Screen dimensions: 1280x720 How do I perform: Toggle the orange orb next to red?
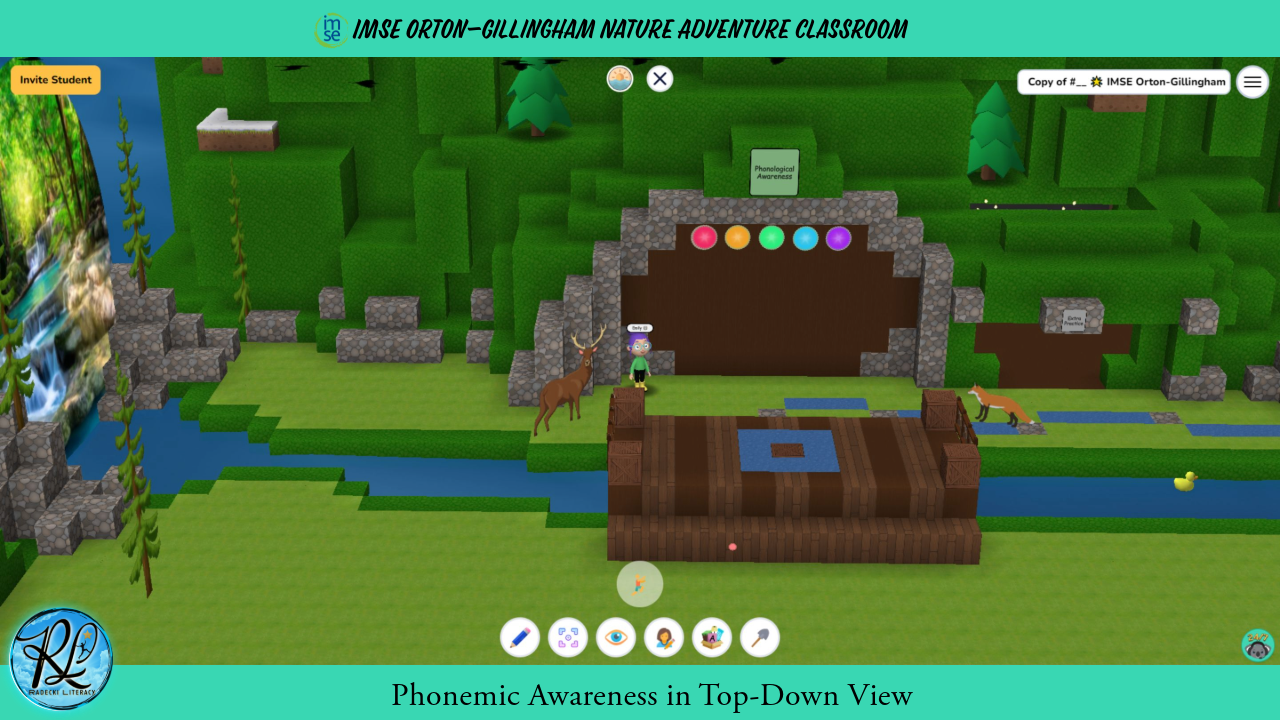click(738, 238)
